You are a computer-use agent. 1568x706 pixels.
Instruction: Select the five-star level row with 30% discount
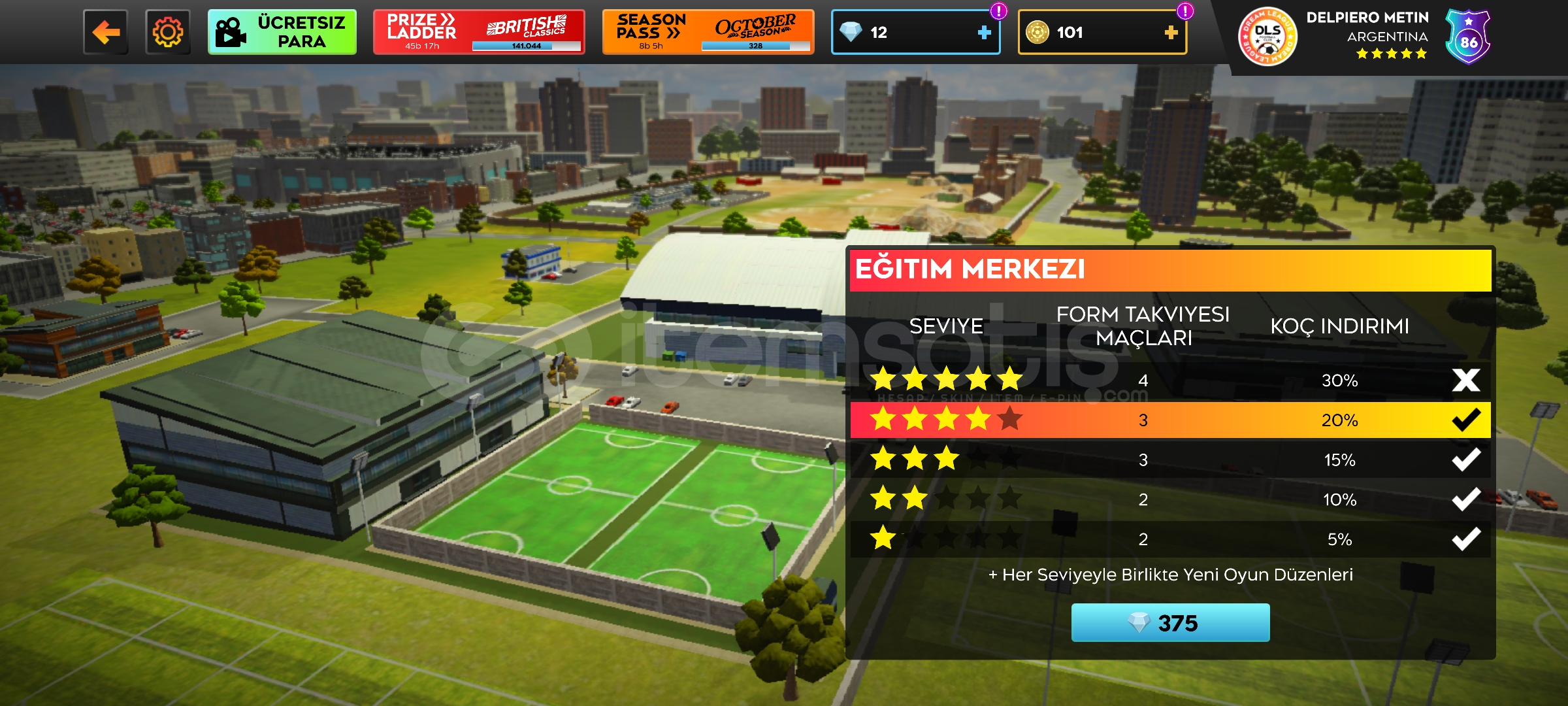[1169, 380]
